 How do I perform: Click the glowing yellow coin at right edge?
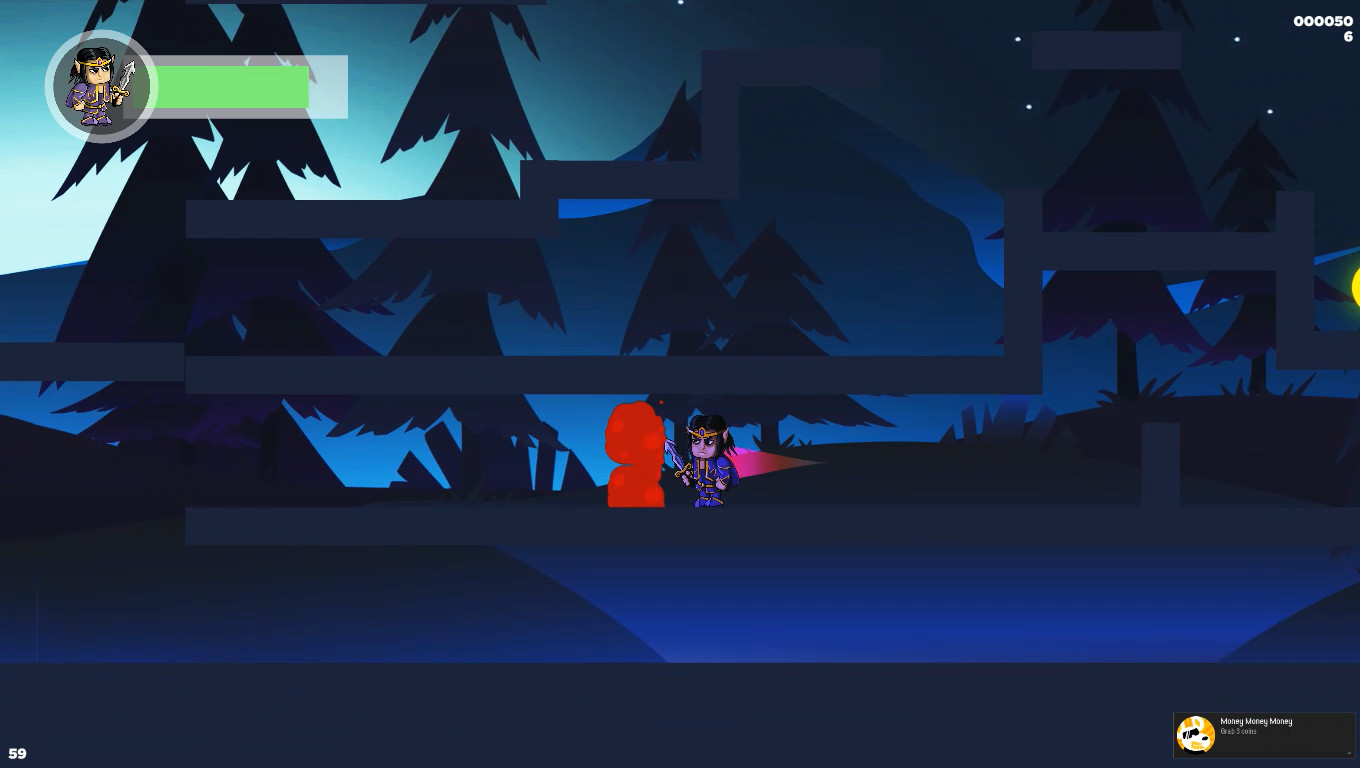pyautogui.click(x=1356, y=290)
